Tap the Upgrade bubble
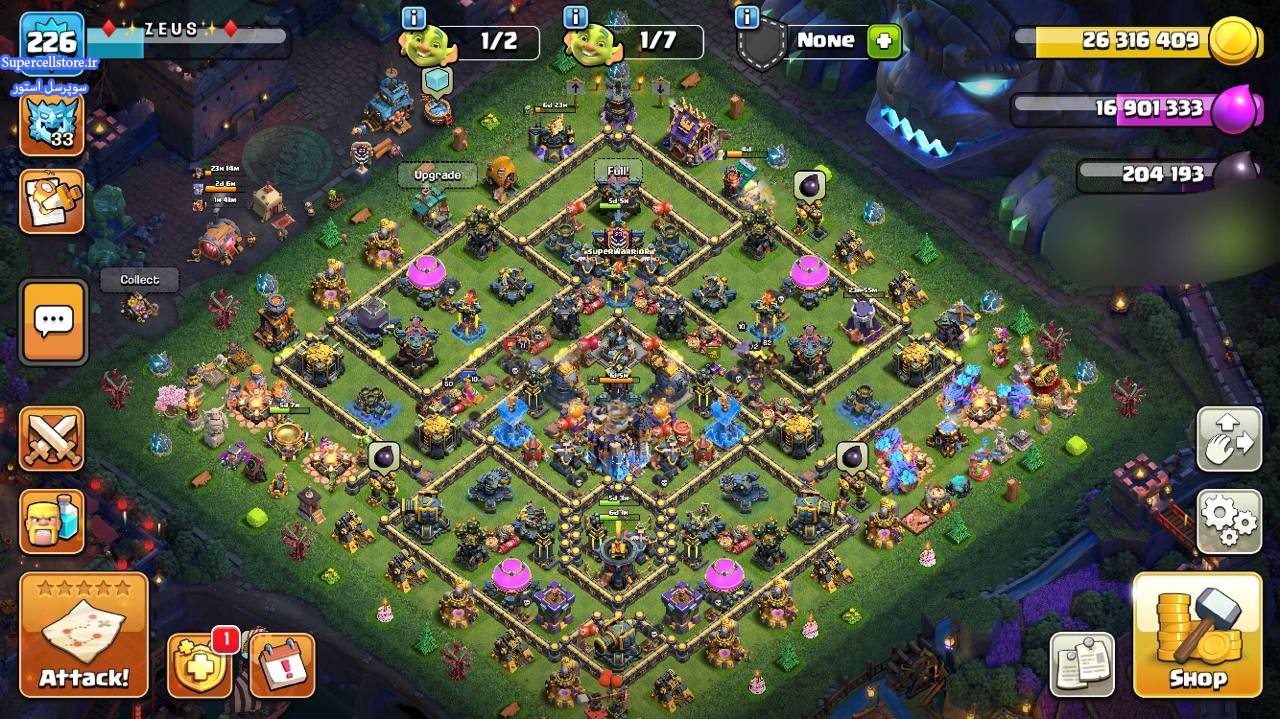The width and height of the screenshot is (1280, 719). tap(437, 175)
